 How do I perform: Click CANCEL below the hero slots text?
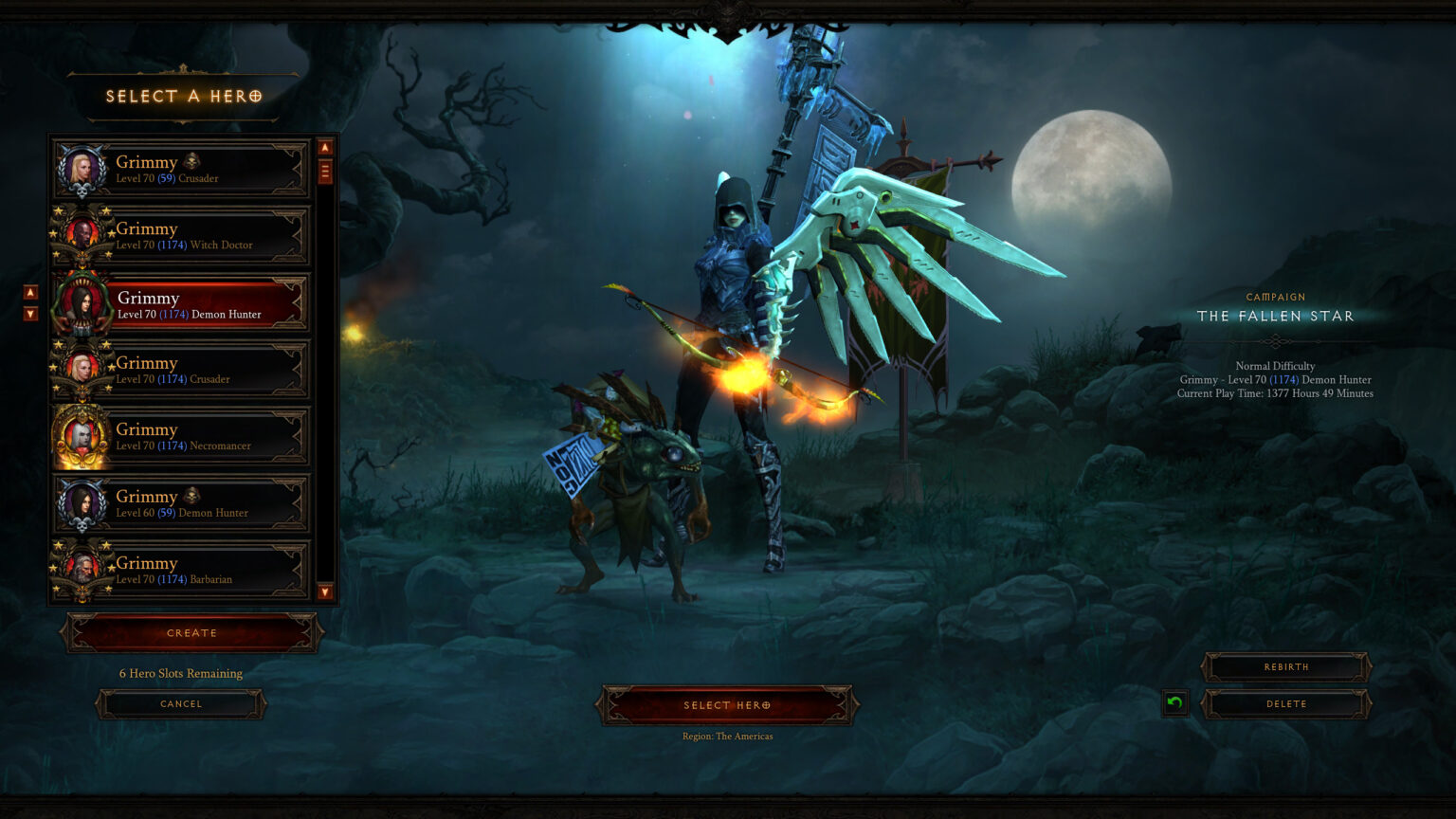(180, 703)
